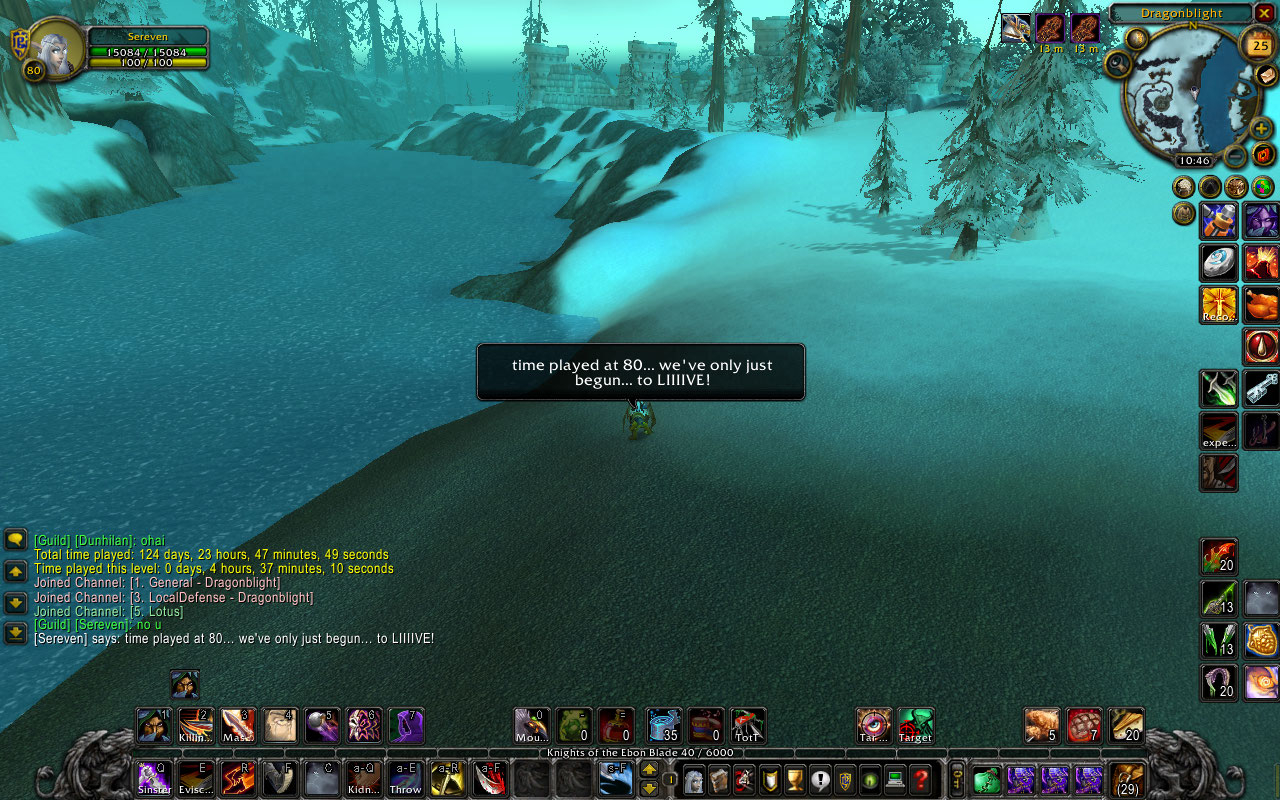Screen dimensions: 1280x800
Task: Open the minimap tracking magnifier button
Action: coord(1117,64)
